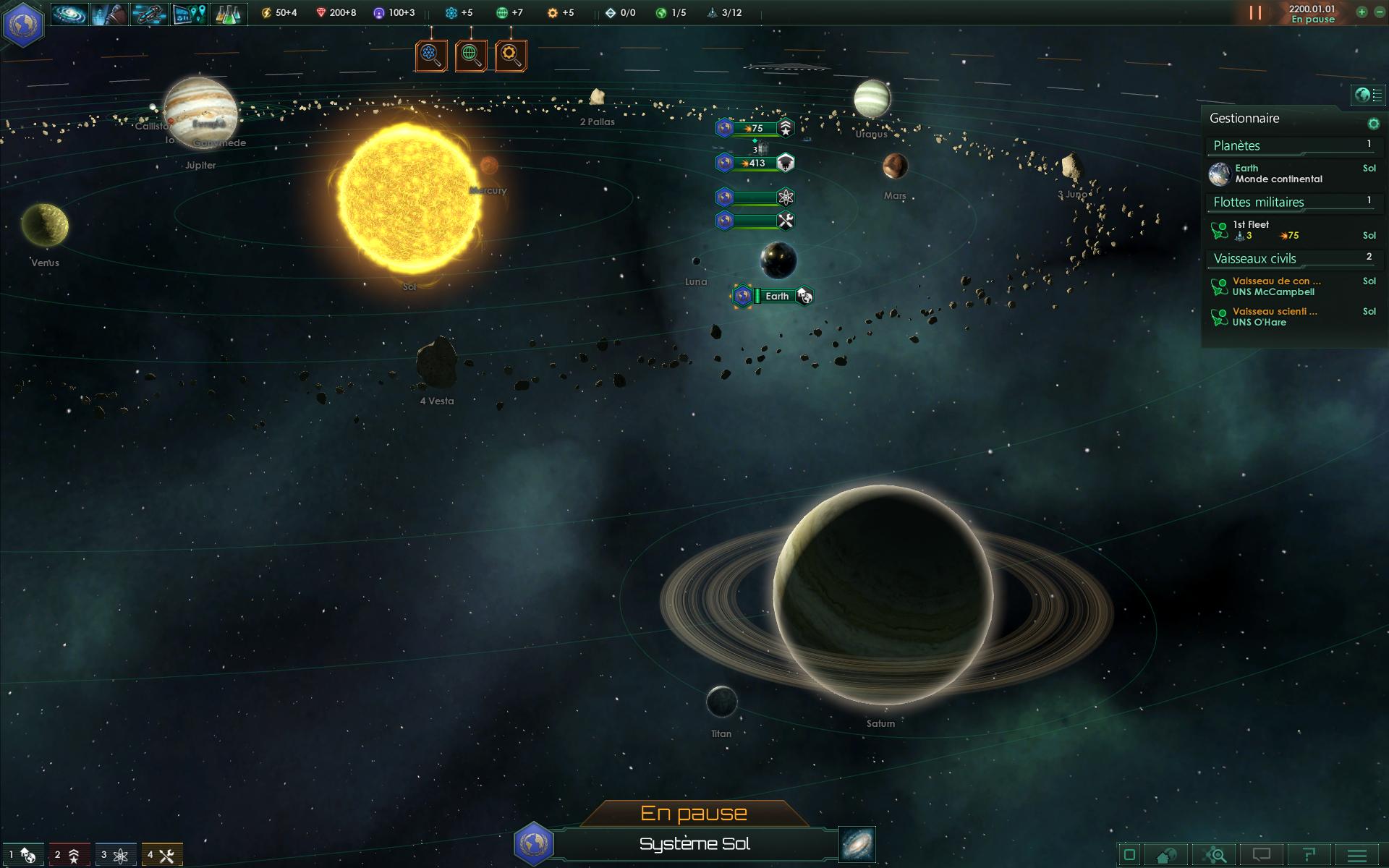Screen dimensions: 1389x868
Task: Toggle the Gestionnaire outliner panel
Action: coord(1369,95)
